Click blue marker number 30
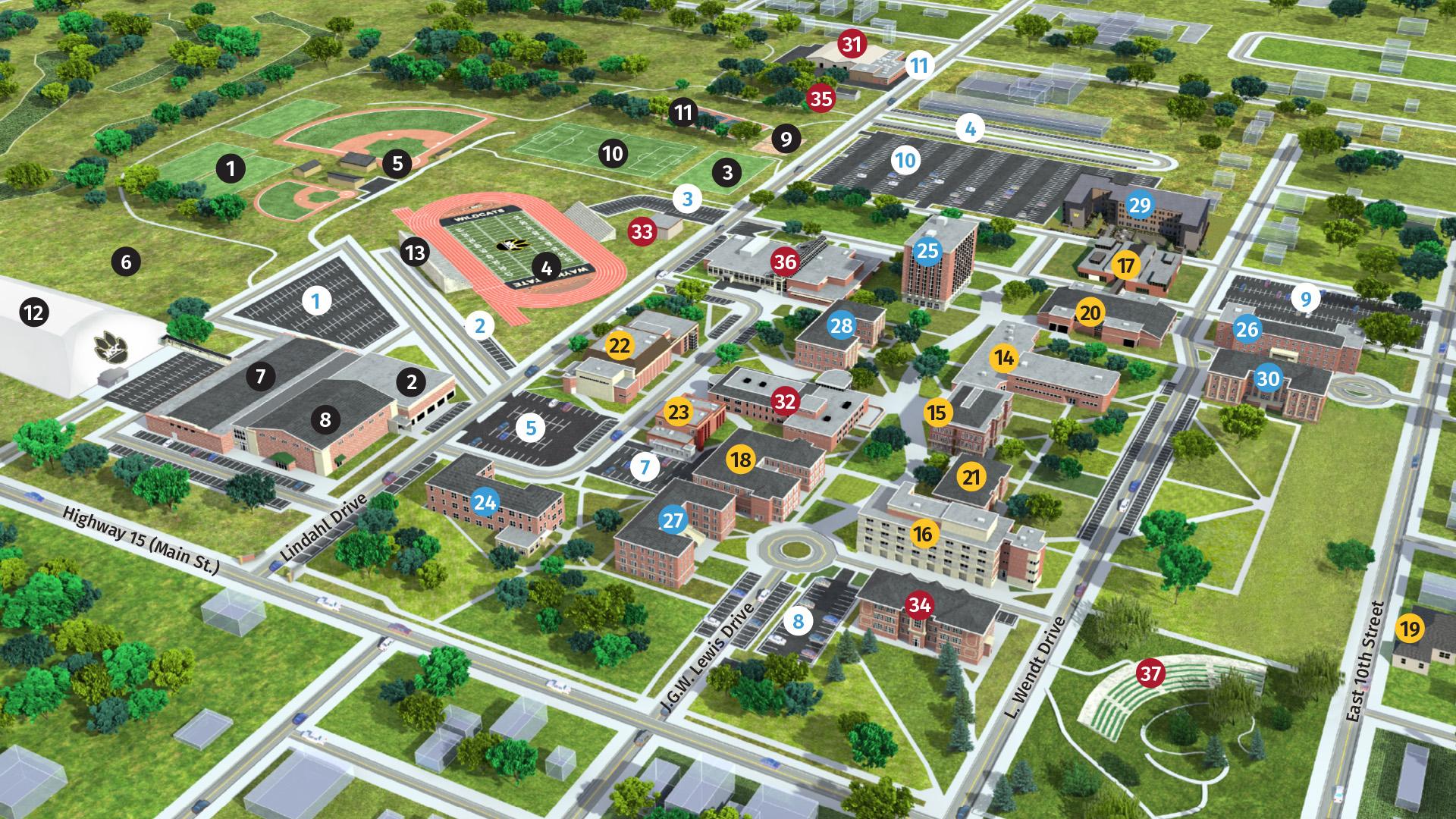This screenshot has width=1456, height=819. (x=1269, y=378)
